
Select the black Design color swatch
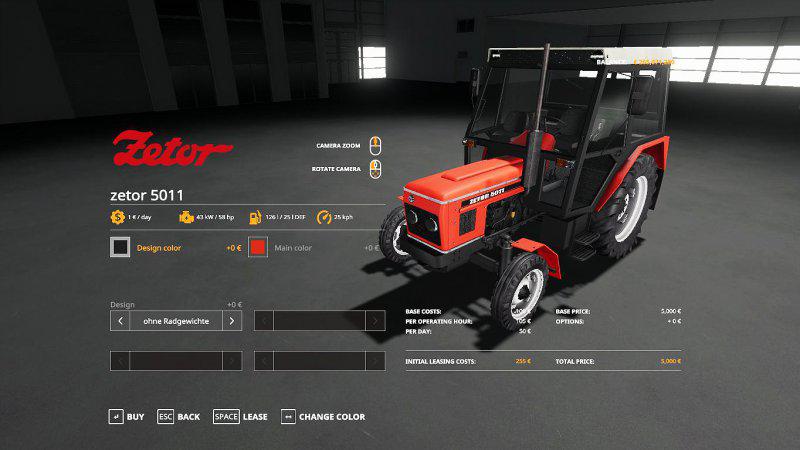120,247
